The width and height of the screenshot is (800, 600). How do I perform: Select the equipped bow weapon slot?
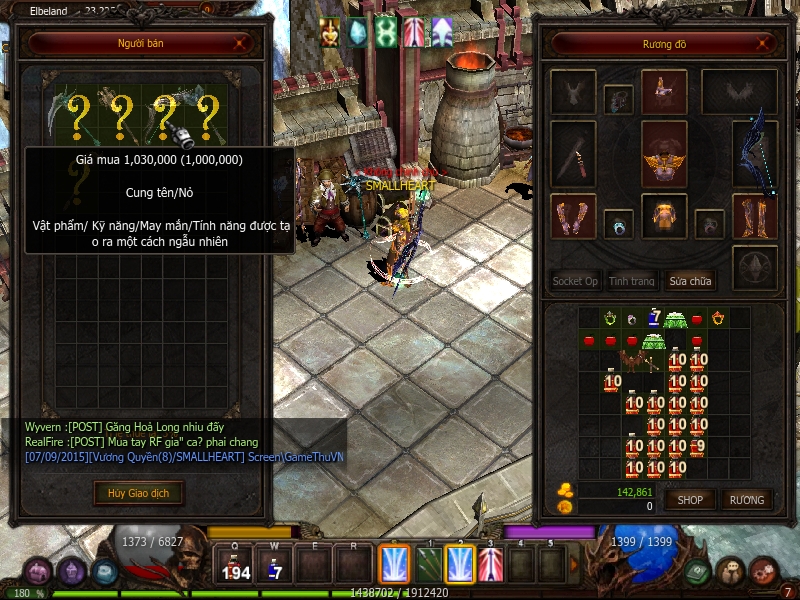755,156
